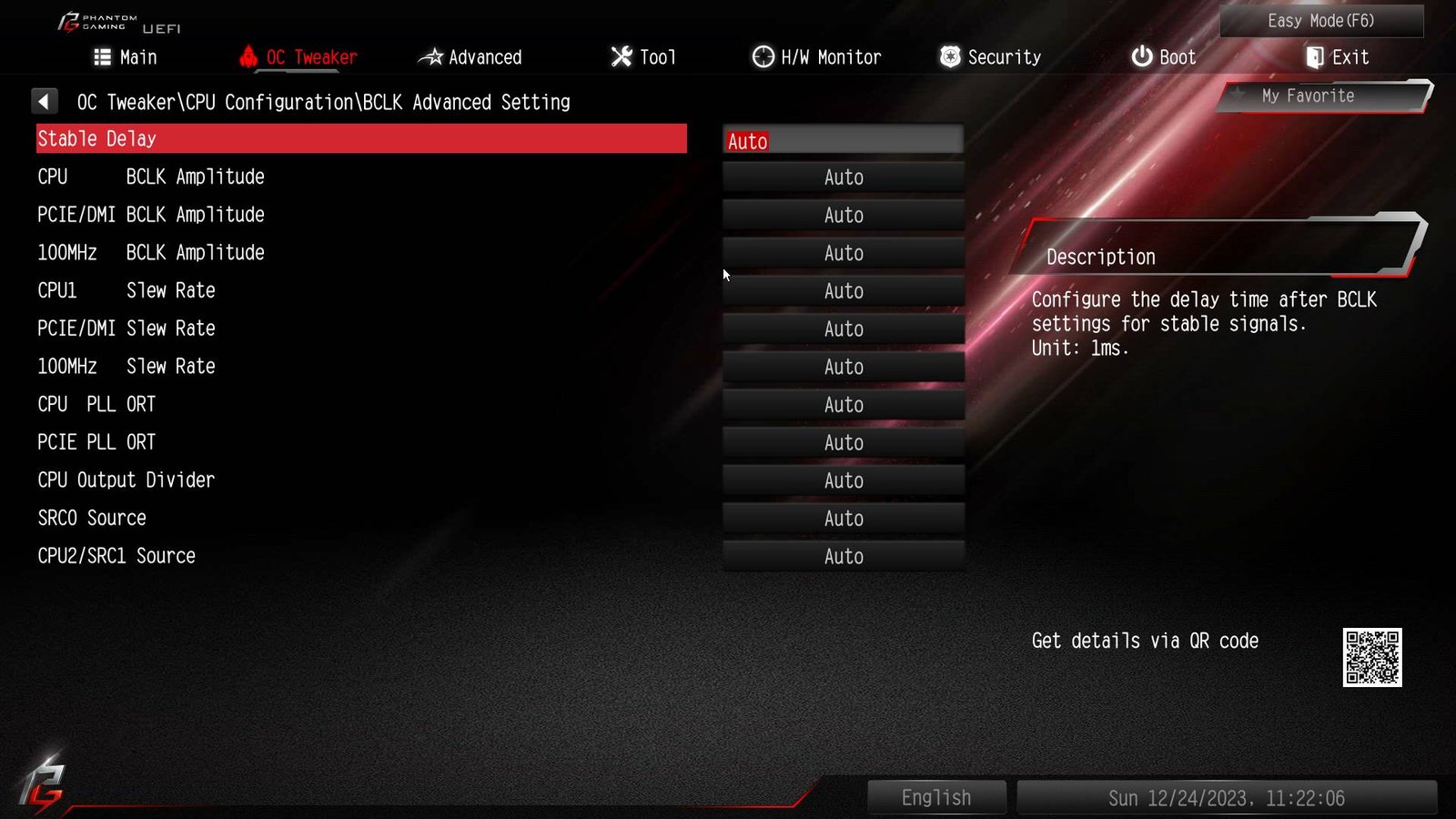The image size is (1456, 819).
Task: Open the CPU1 Slew Rate dropdown
Action: point(843,291)
